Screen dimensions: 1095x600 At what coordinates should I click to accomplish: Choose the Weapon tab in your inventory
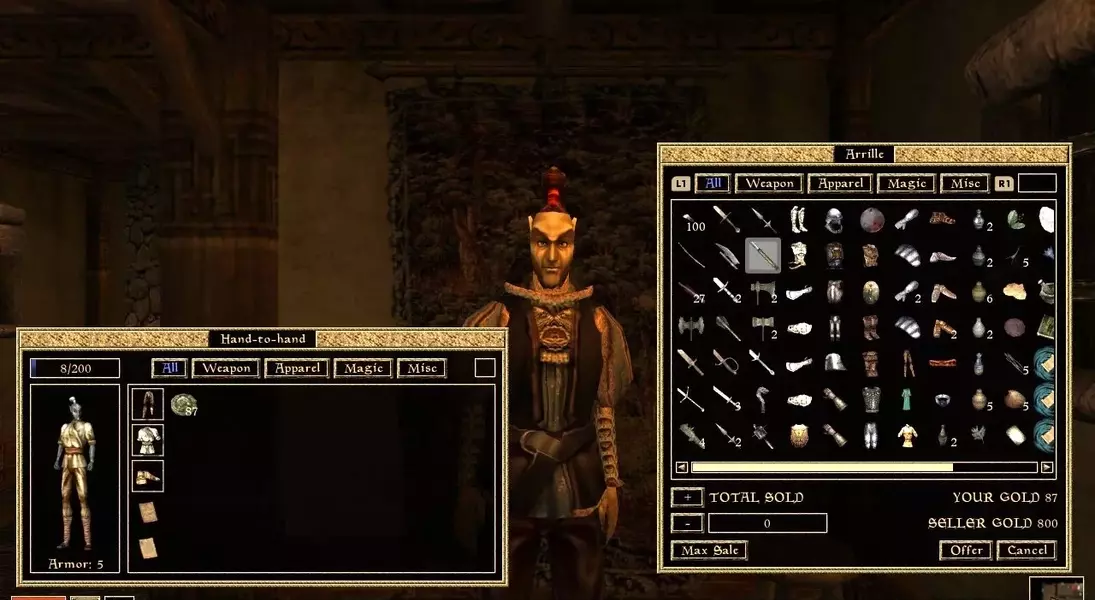tap(226, 368)
